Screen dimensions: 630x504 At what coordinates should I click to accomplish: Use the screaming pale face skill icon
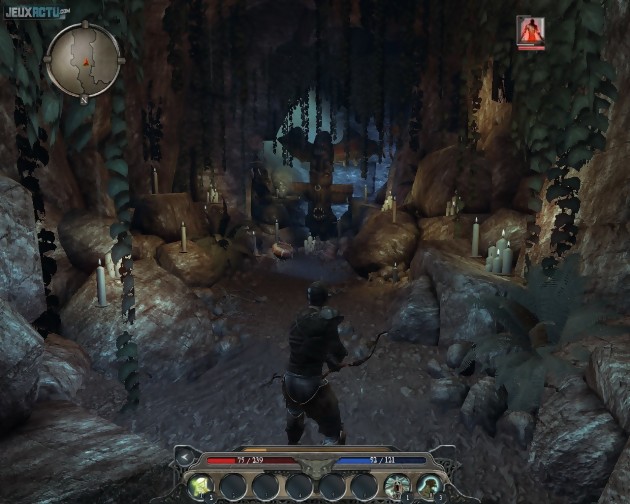[395, 487]
